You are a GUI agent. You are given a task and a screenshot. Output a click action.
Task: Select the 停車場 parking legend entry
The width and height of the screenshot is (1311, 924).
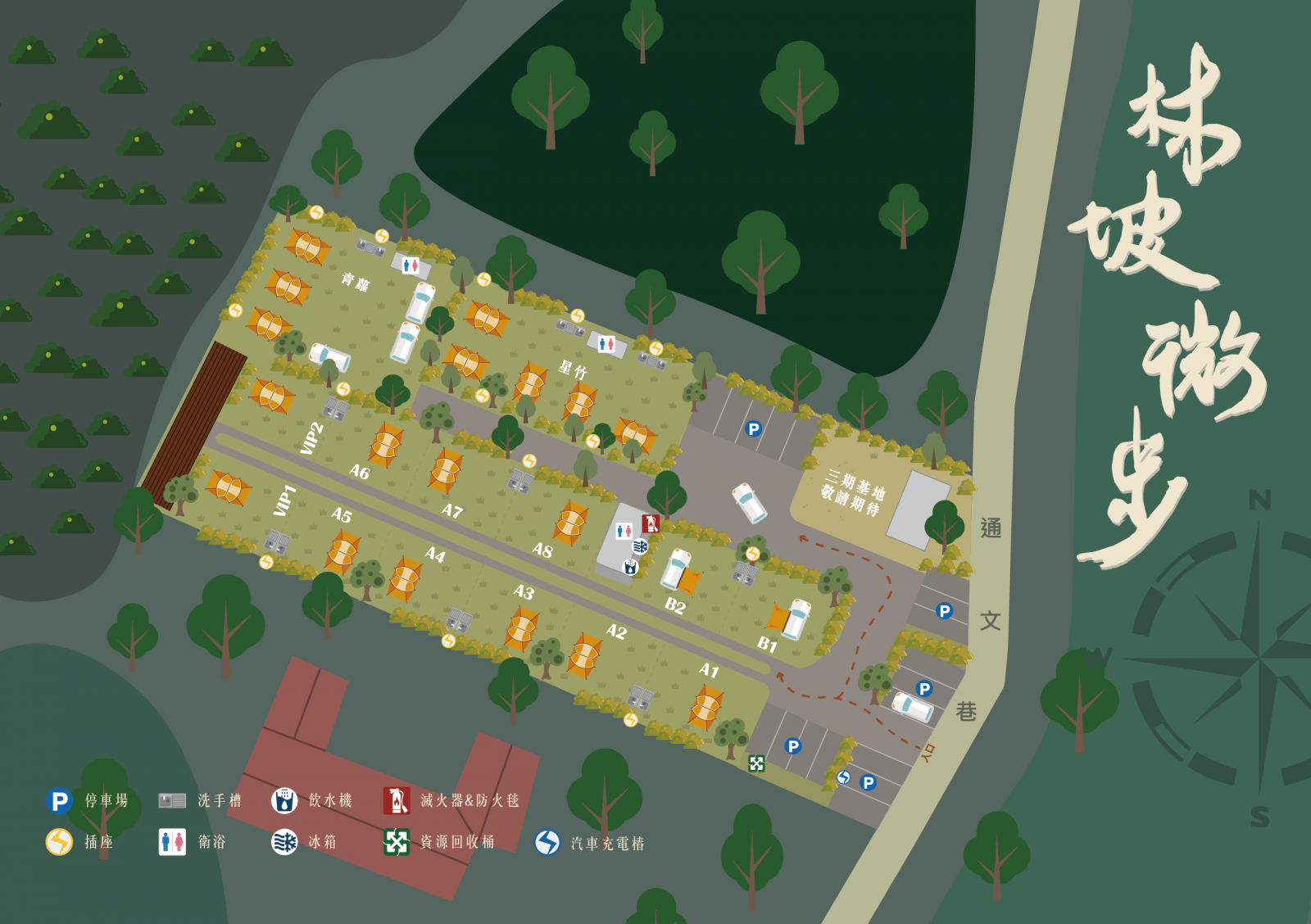87,800
